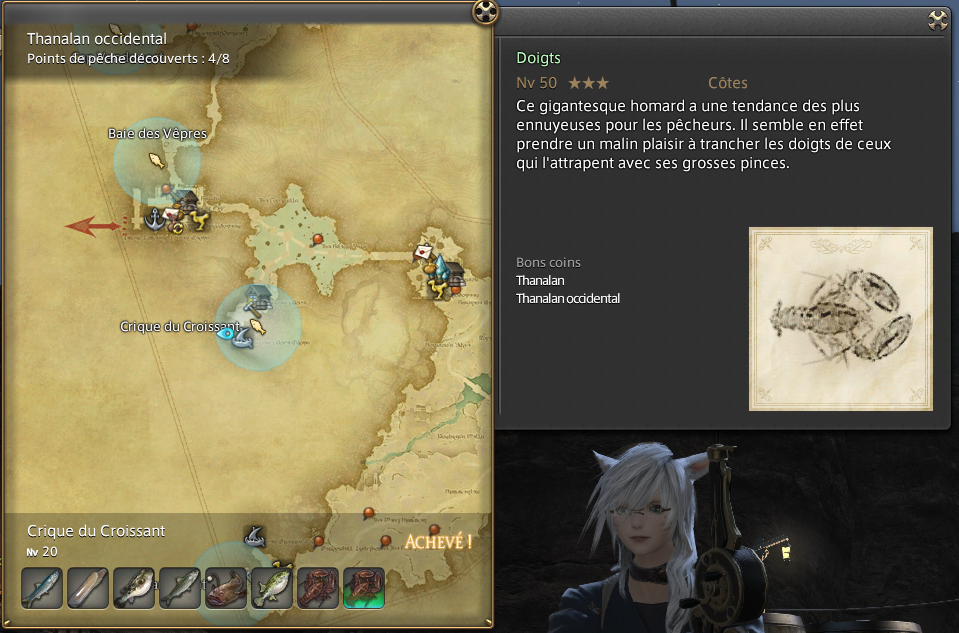Pick the lobster slot without green highlight
Viewport: 959px width, 633px height.
[318, 588]
